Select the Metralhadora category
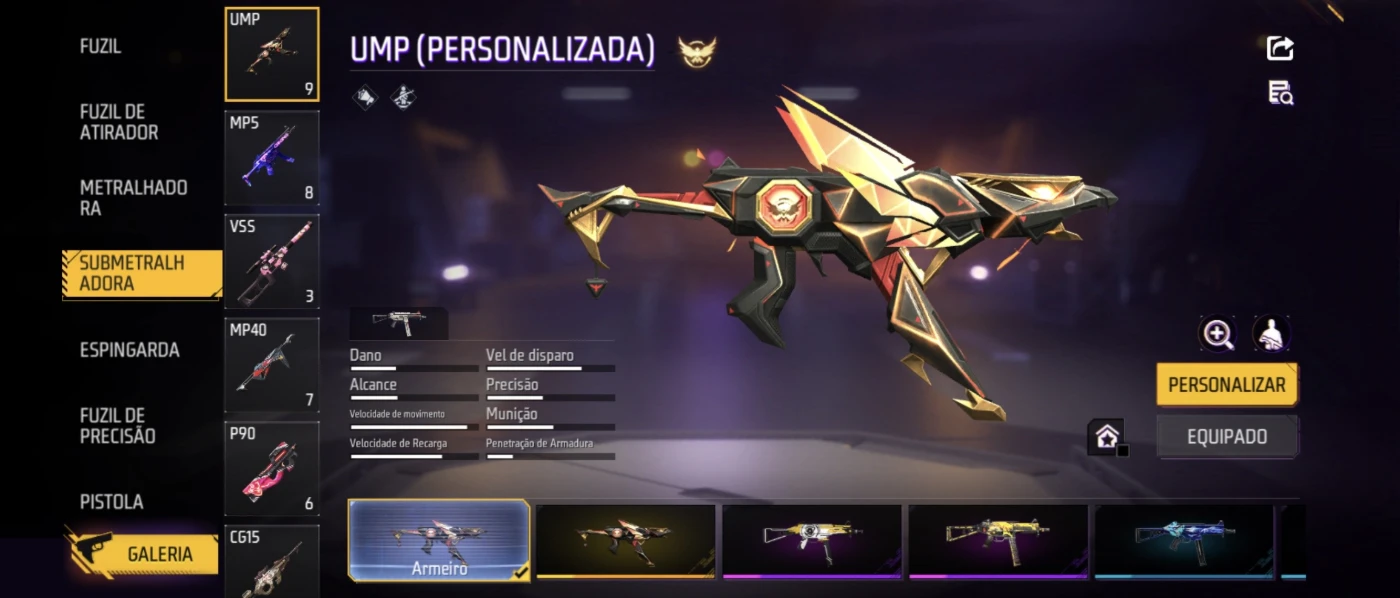This screenshot has width=1400, height=598. coord(133,198)
